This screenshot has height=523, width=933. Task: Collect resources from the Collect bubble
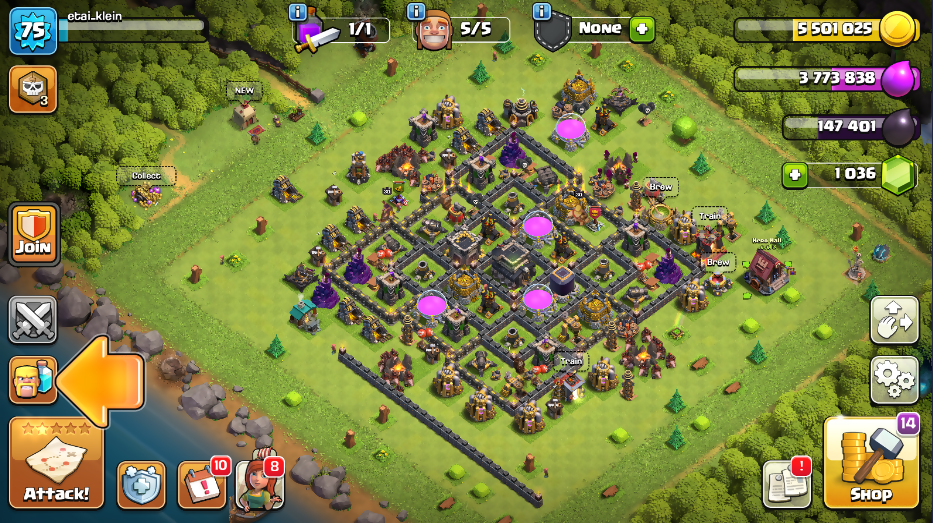[146, 176]
